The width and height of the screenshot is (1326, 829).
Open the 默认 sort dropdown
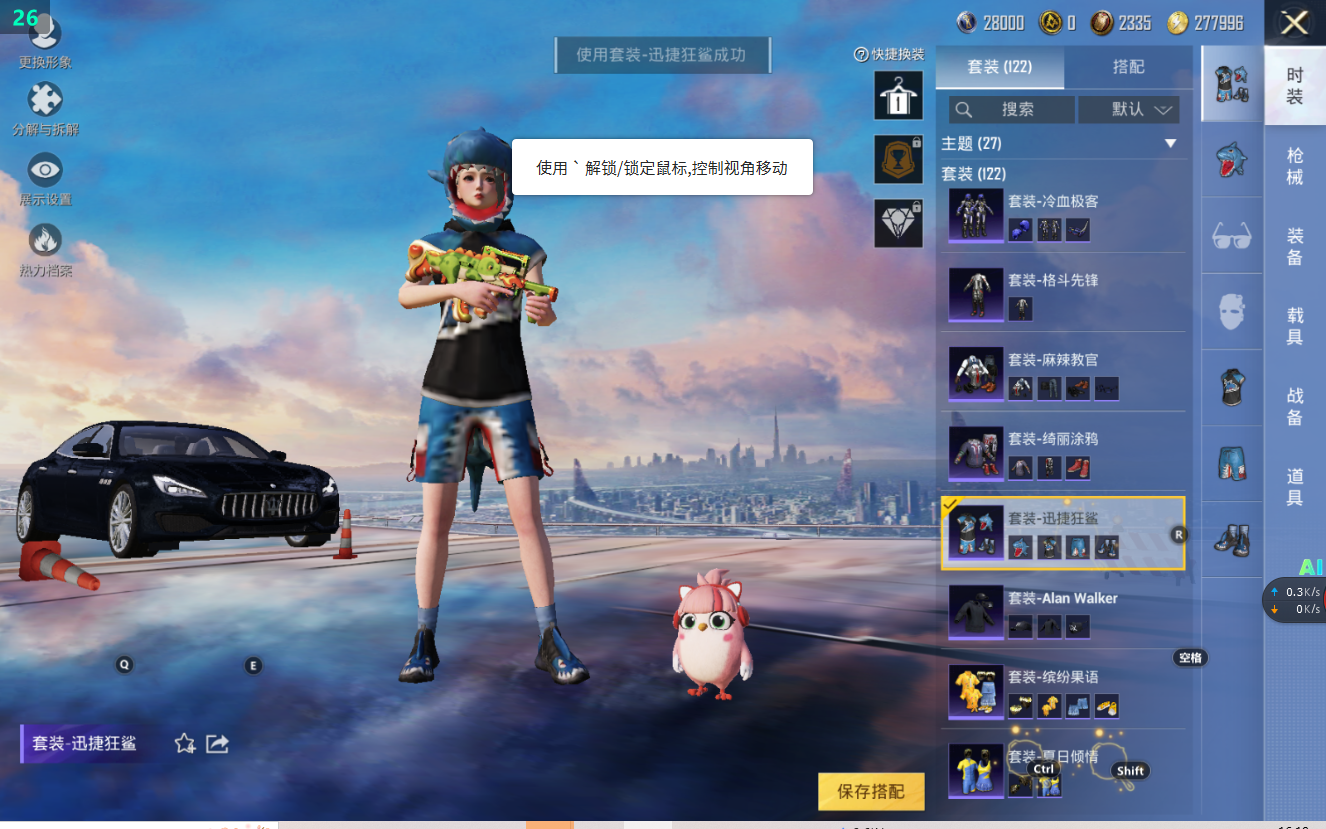coord(1129,110)
